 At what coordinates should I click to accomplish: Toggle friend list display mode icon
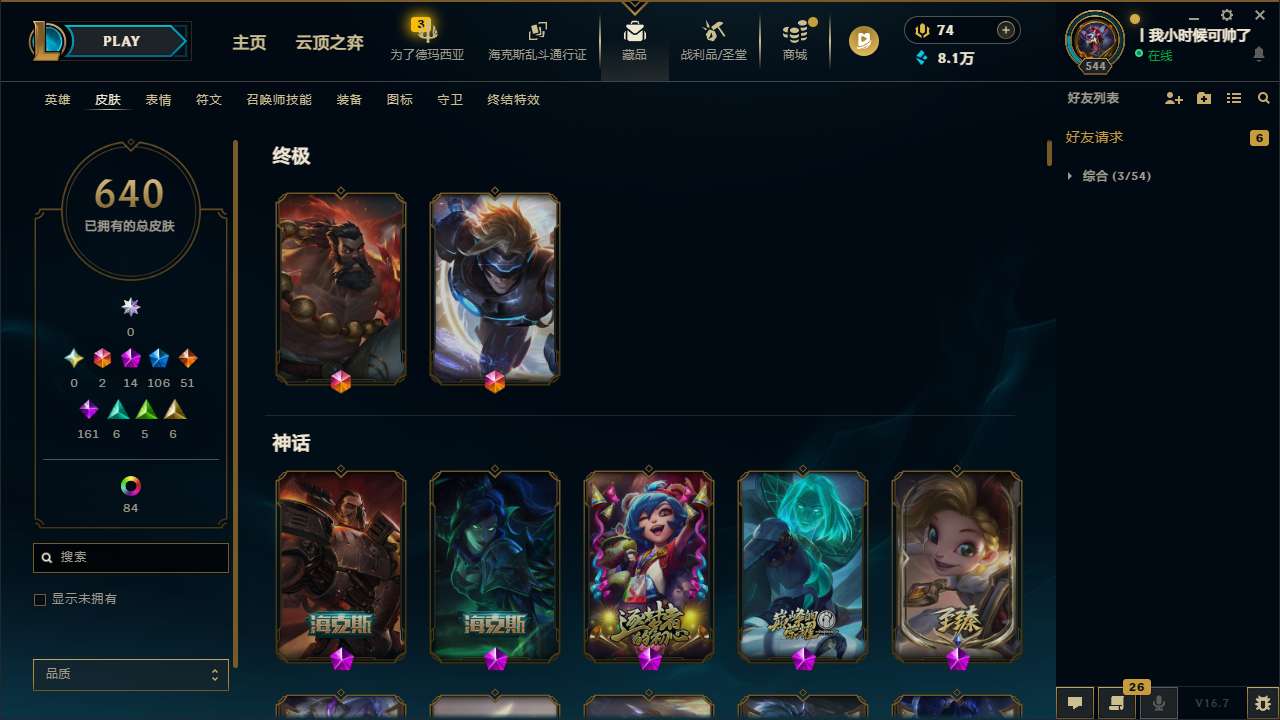point(1234,98)
